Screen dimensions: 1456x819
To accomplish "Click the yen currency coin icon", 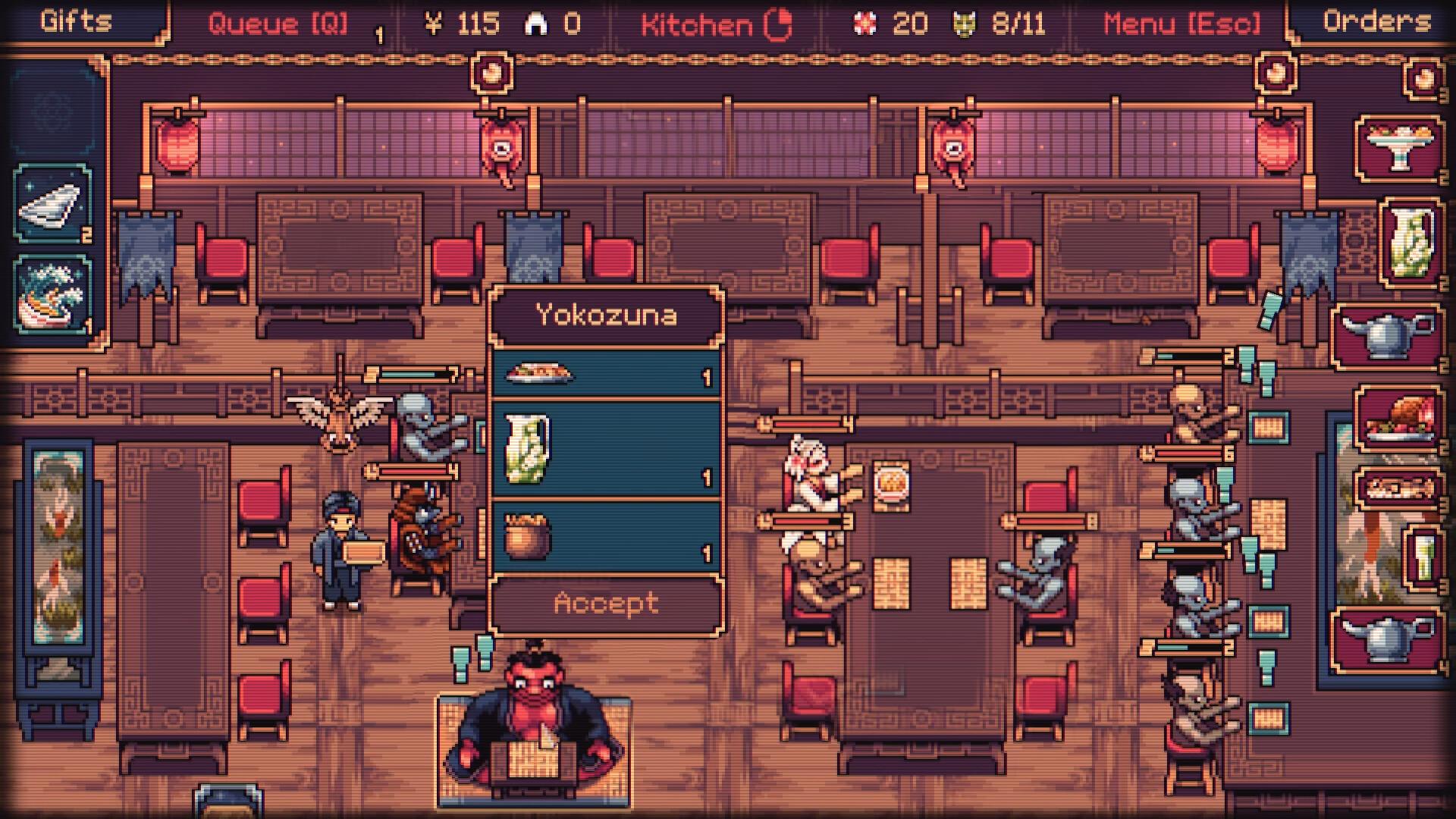I will [x=434, y=24].
